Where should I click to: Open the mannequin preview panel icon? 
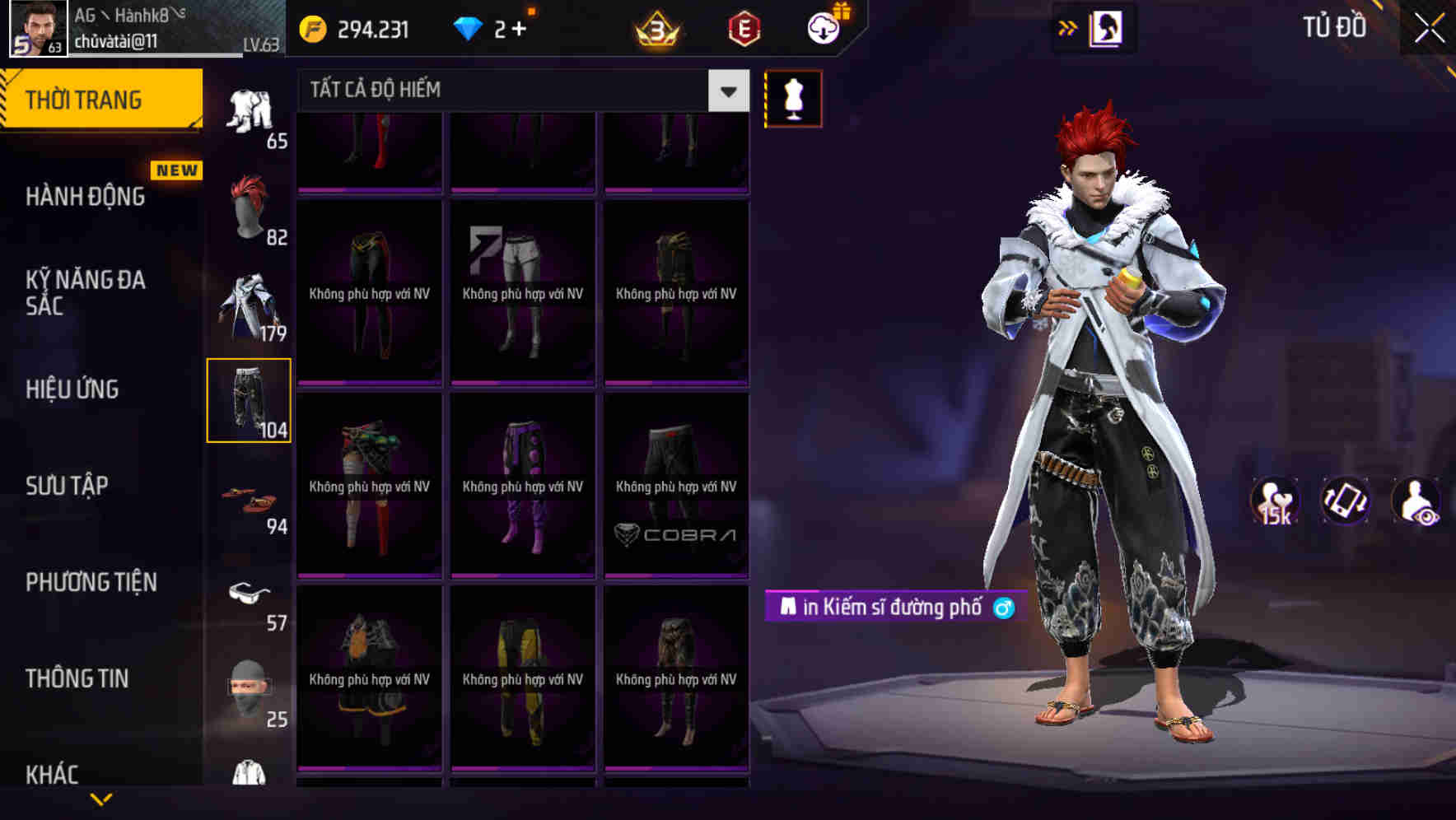(793, 98)
